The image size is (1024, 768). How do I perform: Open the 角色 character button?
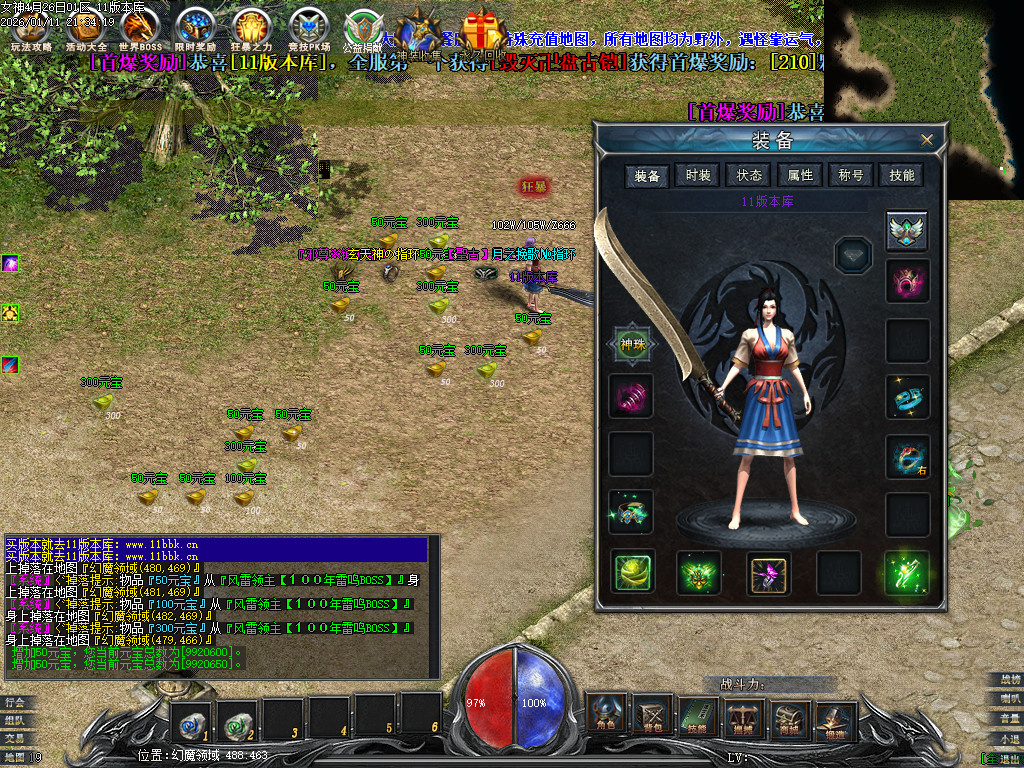tap(607, 714)
